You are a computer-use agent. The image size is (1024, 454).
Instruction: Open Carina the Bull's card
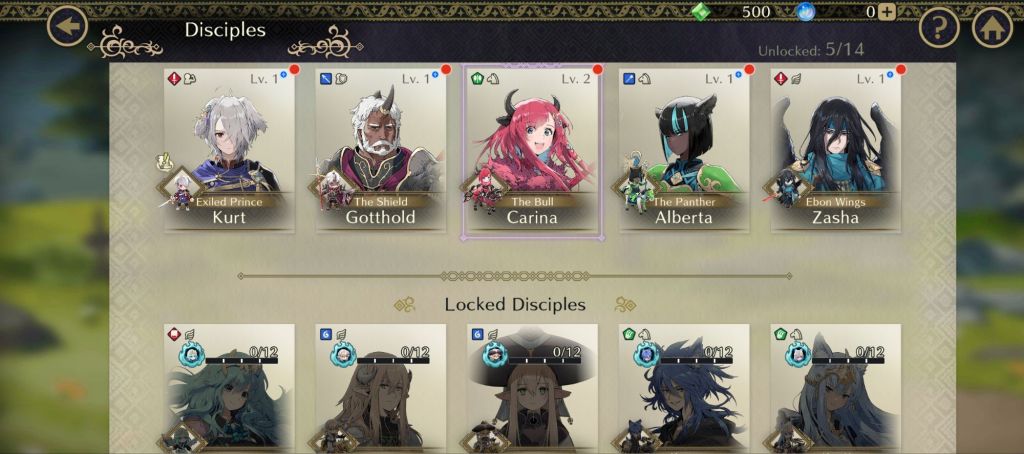tap(532, 150)
